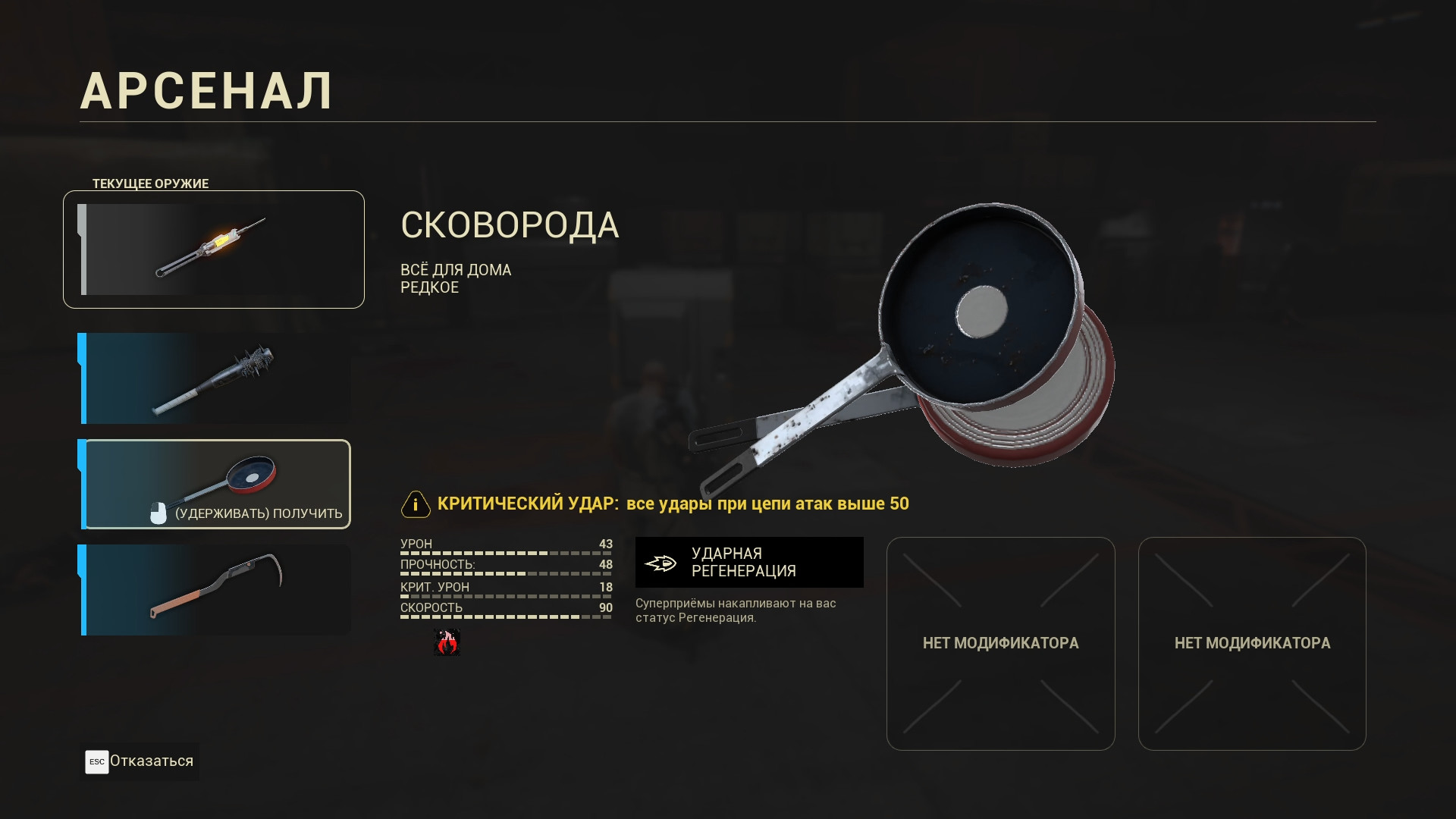Screen dimensions: 1456x819
Task: Click the РЕДКОЕ rarity label under СКОВОРОДА
Action: coord(429,287)
